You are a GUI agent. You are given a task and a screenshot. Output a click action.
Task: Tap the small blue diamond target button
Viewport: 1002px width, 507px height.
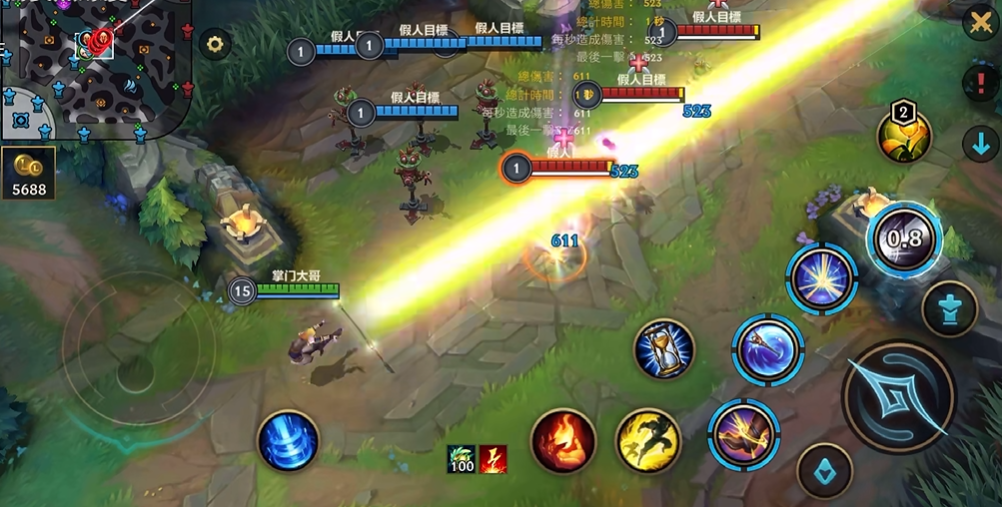pyautogui.click(x=825, y=470)
